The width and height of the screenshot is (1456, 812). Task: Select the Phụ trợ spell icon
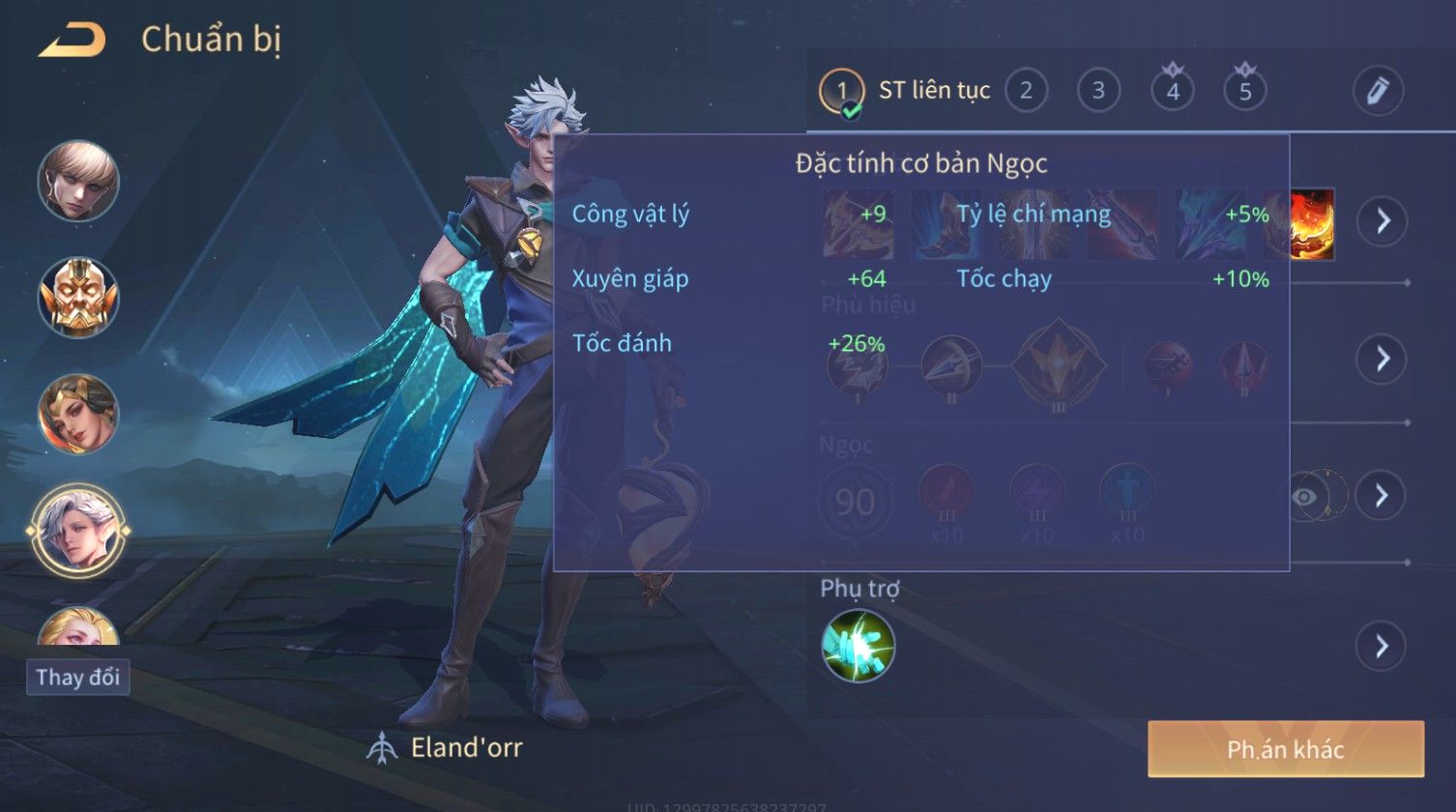pyautogui.click(x=858, y=646)
